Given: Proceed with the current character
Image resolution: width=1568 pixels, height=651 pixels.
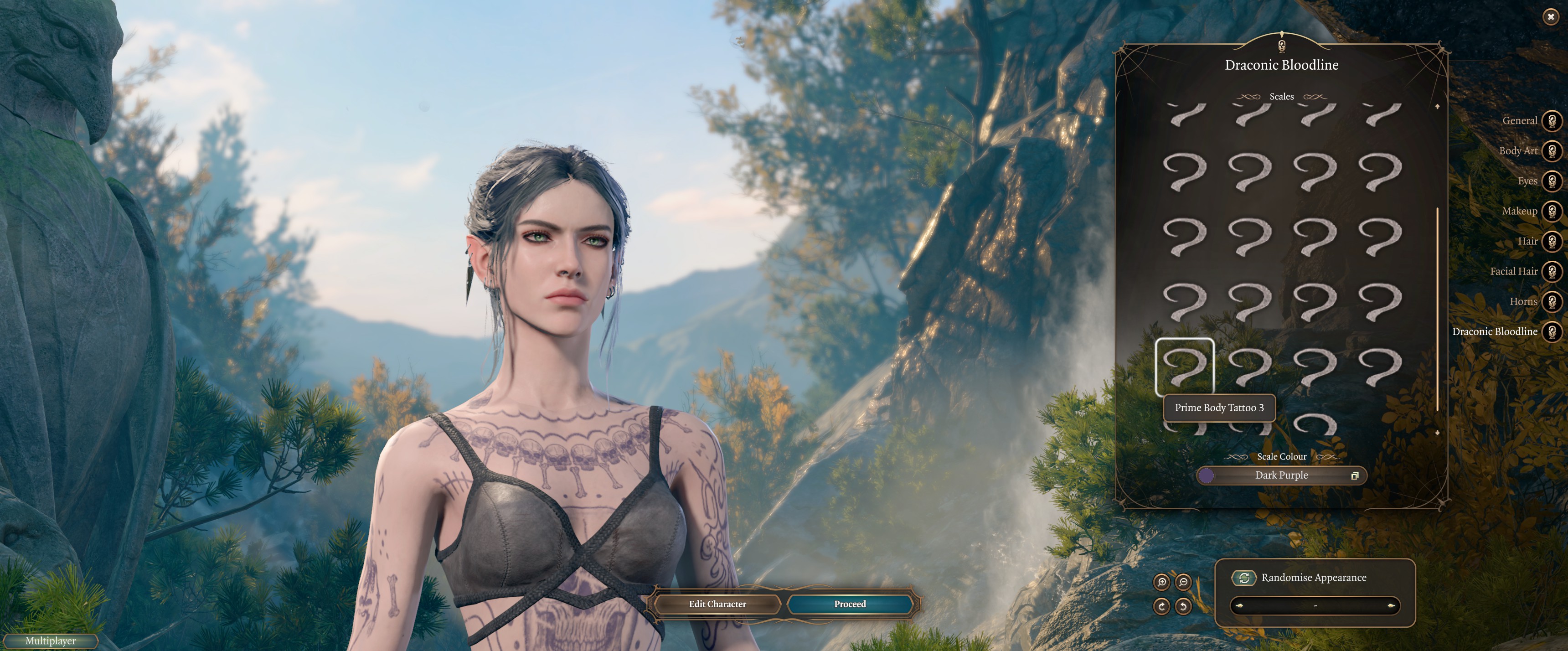Looking at the screenshot, I should (850, 604).
